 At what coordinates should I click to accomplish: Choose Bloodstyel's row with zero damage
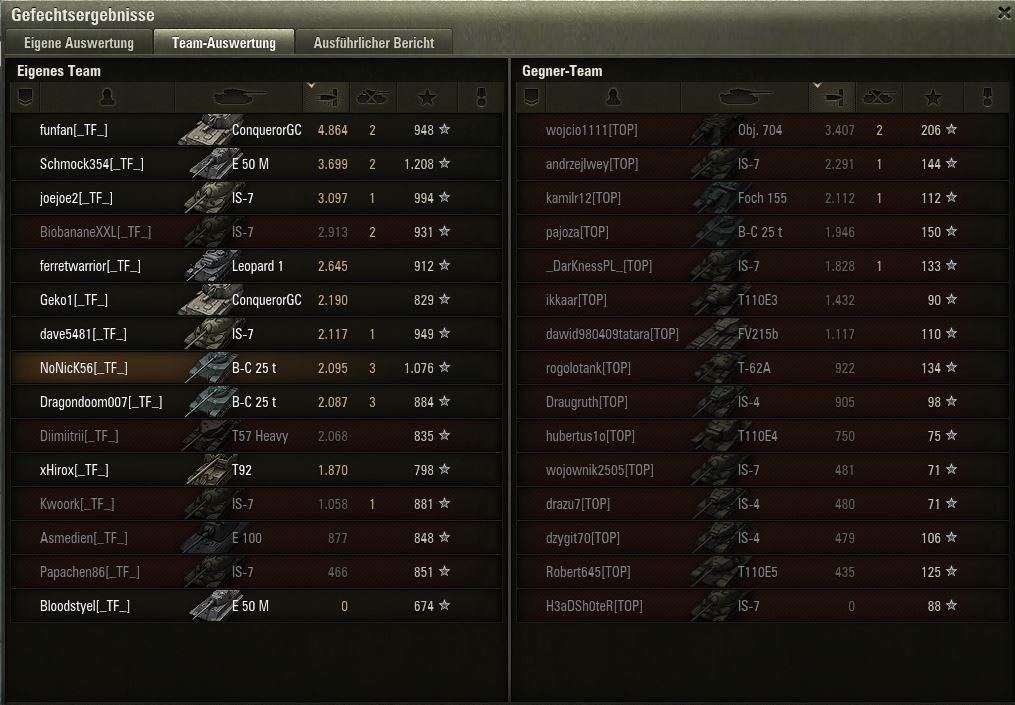(x=256, y=606)
